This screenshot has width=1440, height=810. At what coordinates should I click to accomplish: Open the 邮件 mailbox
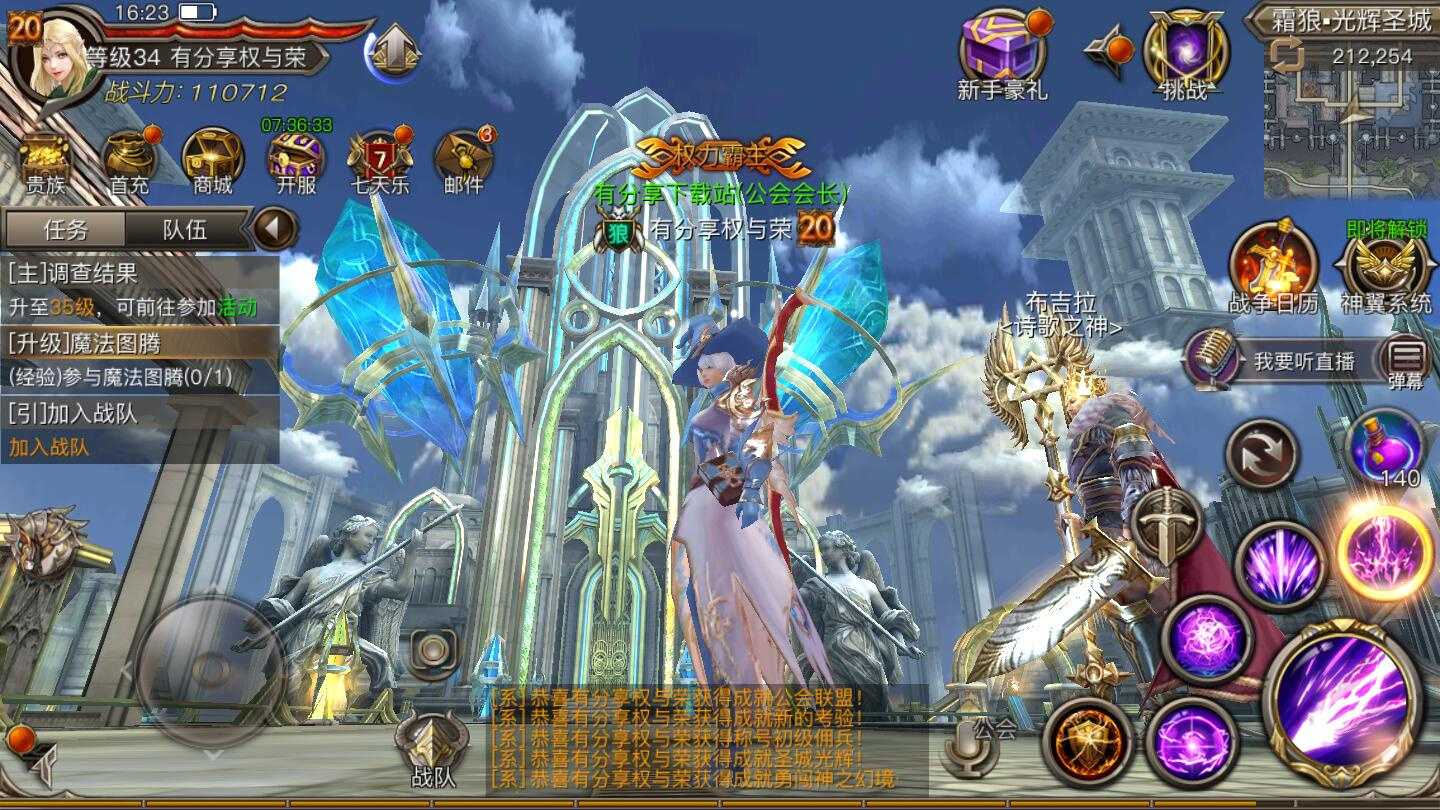[463, 160]
